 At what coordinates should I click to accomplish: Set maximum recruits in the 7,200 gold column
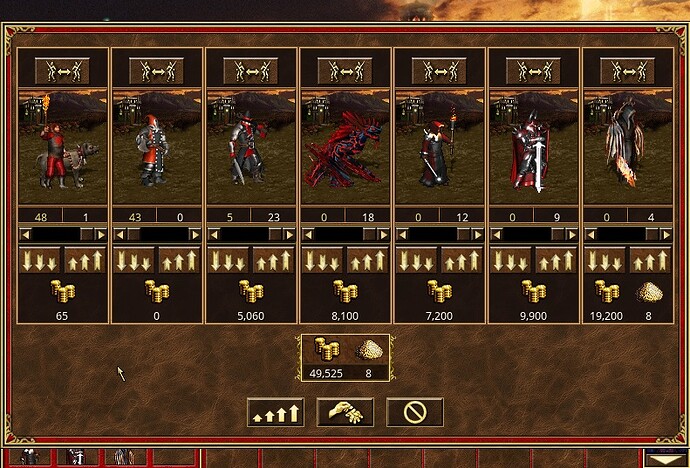pos(463,260)
